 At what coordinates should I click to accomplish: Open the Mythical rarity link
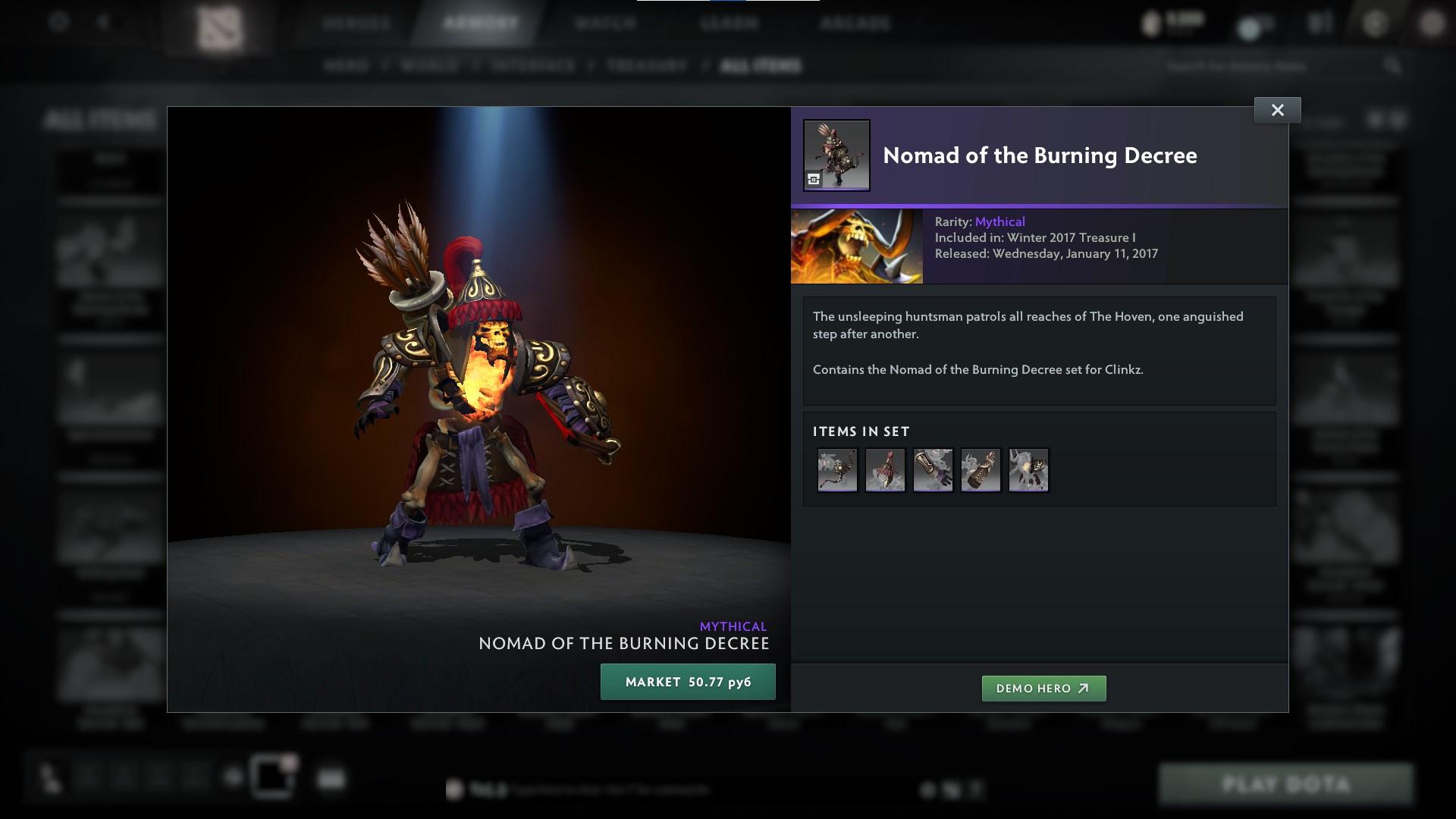click(x=999, y=221)
